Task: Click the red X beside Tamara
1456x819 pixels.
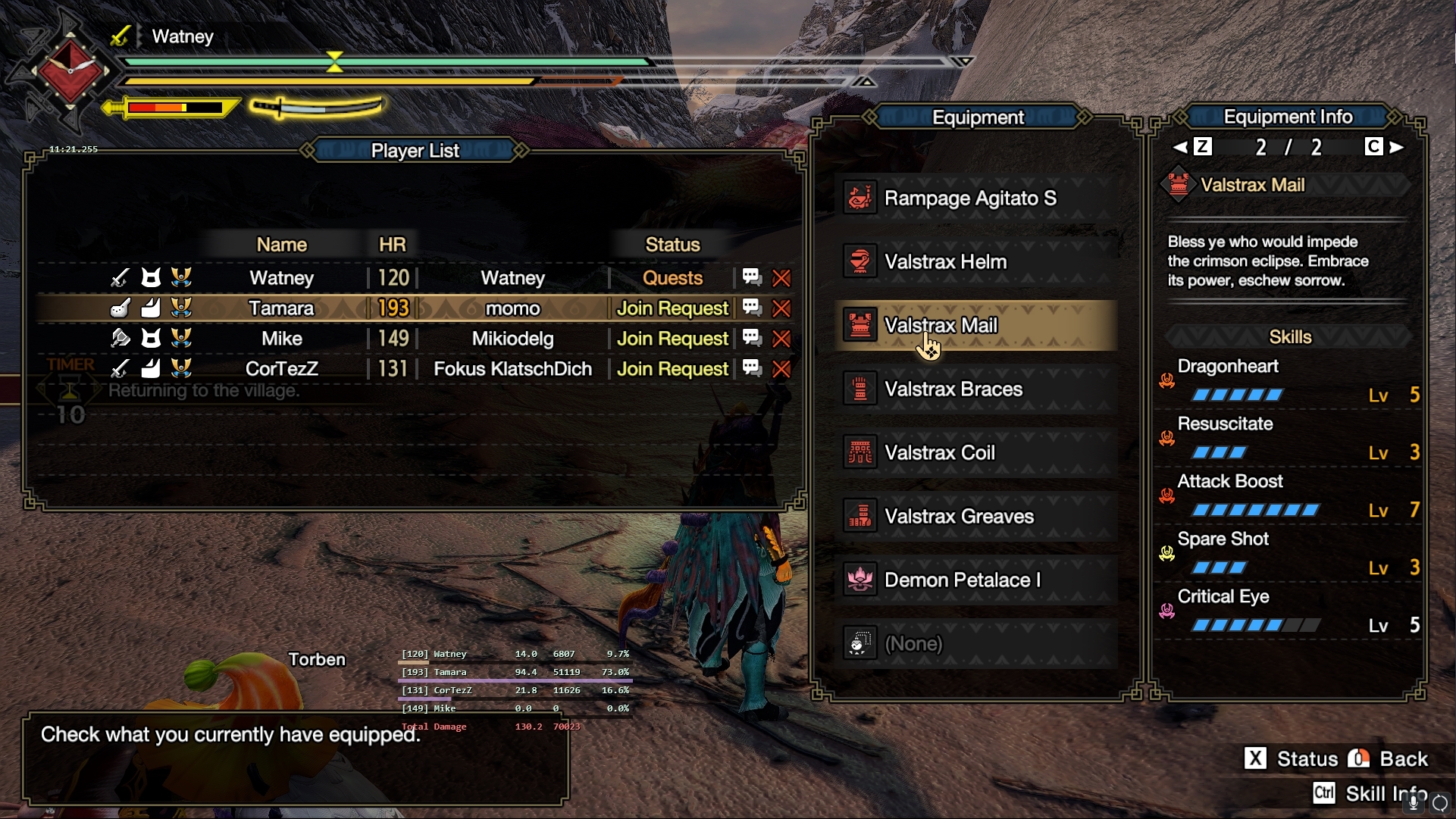Action: (781, 308)
